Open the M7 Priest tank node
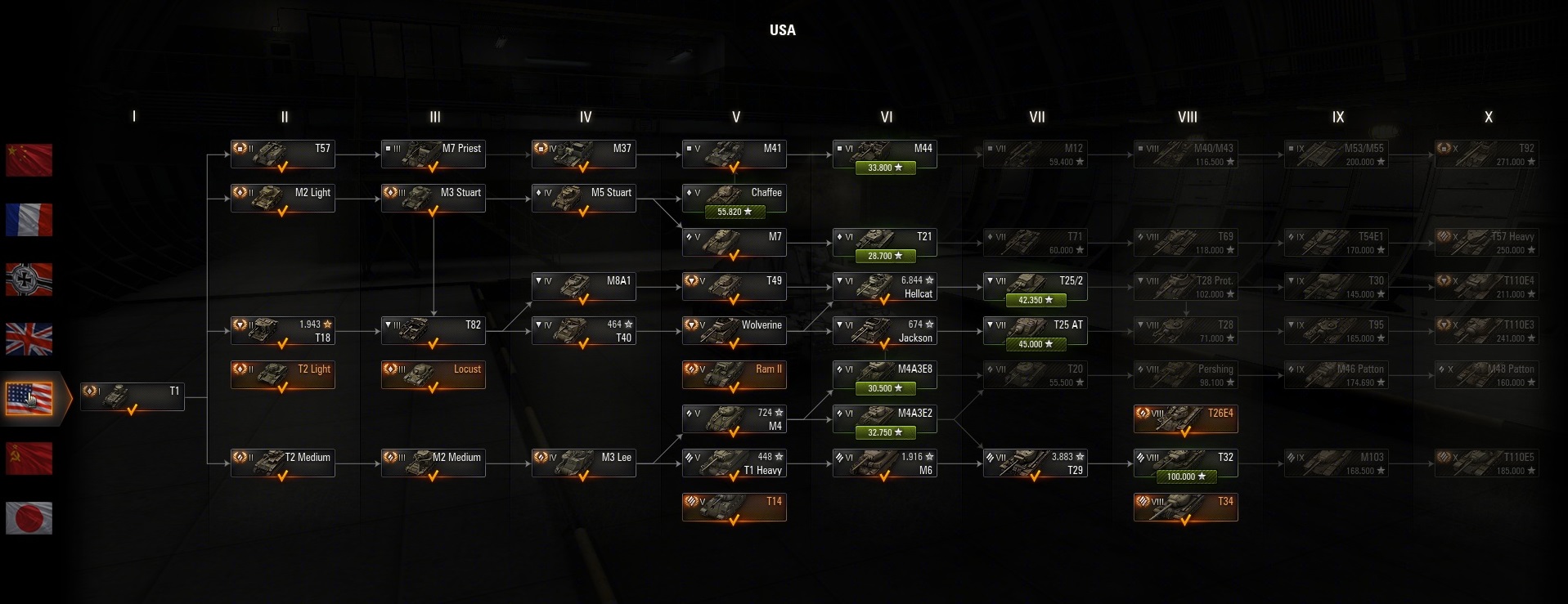The image size is (1568, 604). [434, 154]
